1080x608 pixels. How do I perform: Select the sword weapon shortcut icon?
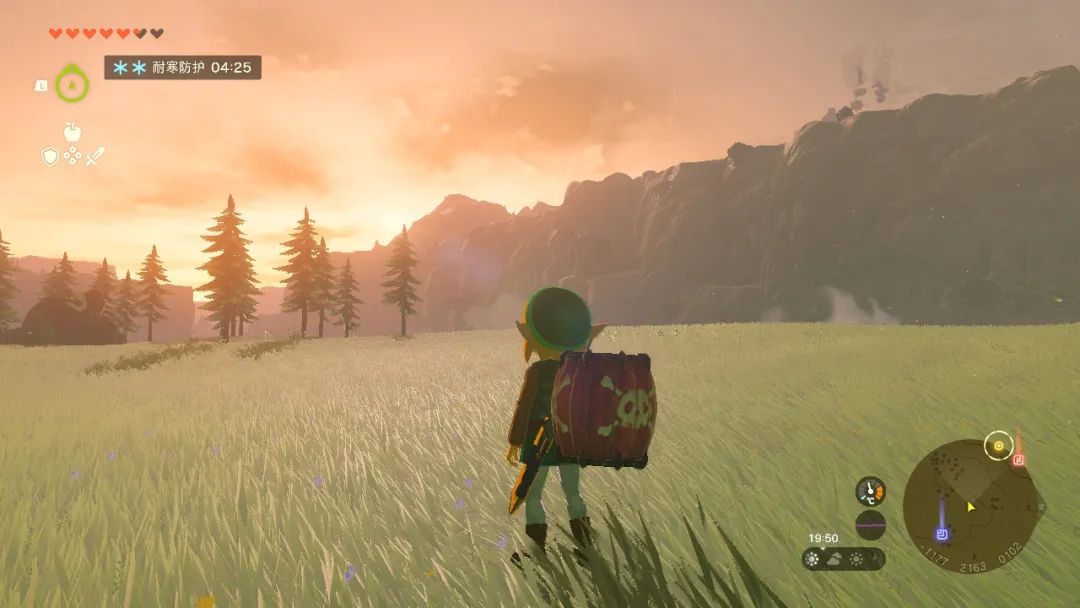pyautogui.click(x=95, y=156)
